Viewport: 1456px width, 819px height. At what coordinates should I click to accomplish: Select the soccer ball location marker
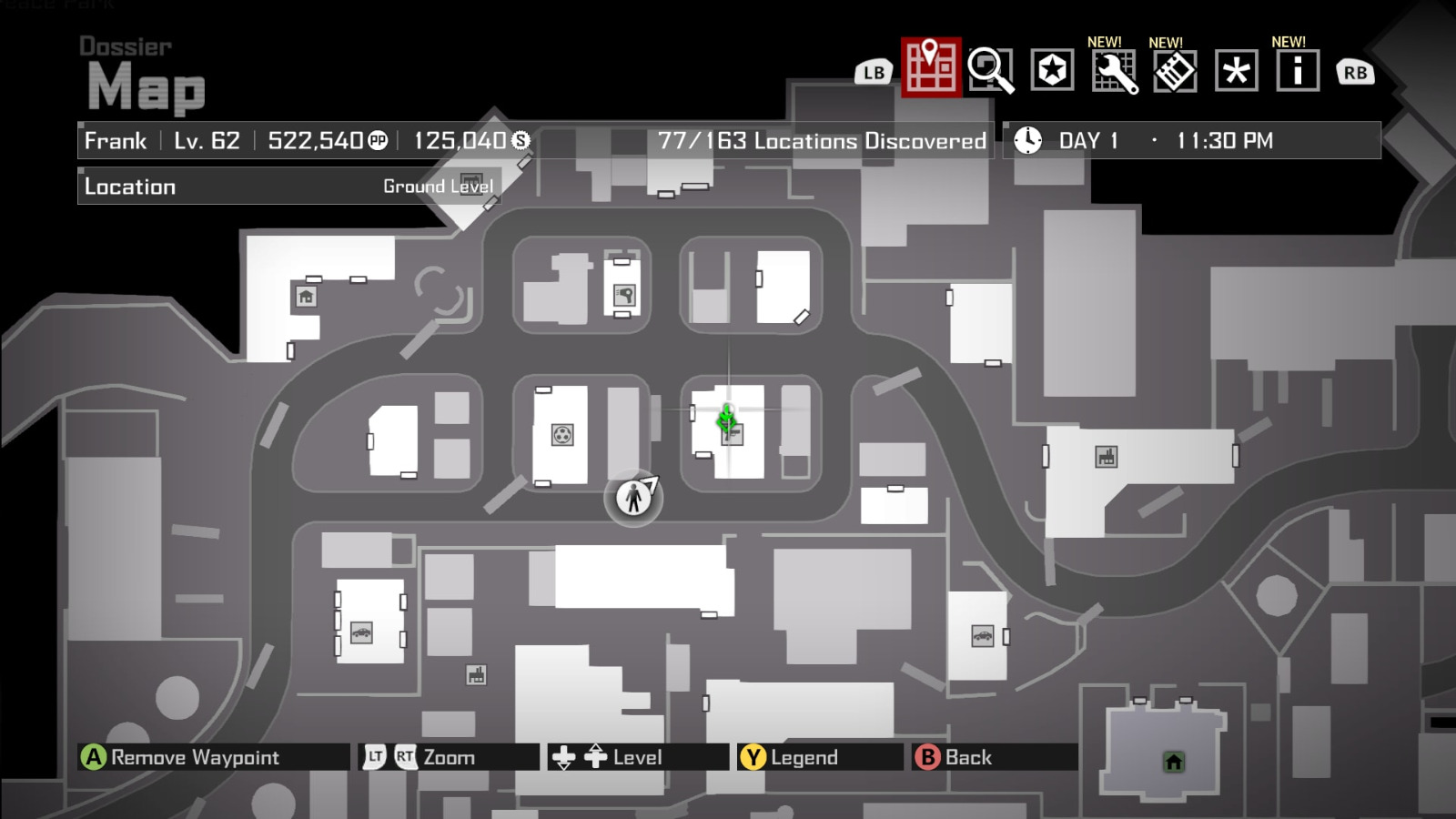[x=564, y=435]
